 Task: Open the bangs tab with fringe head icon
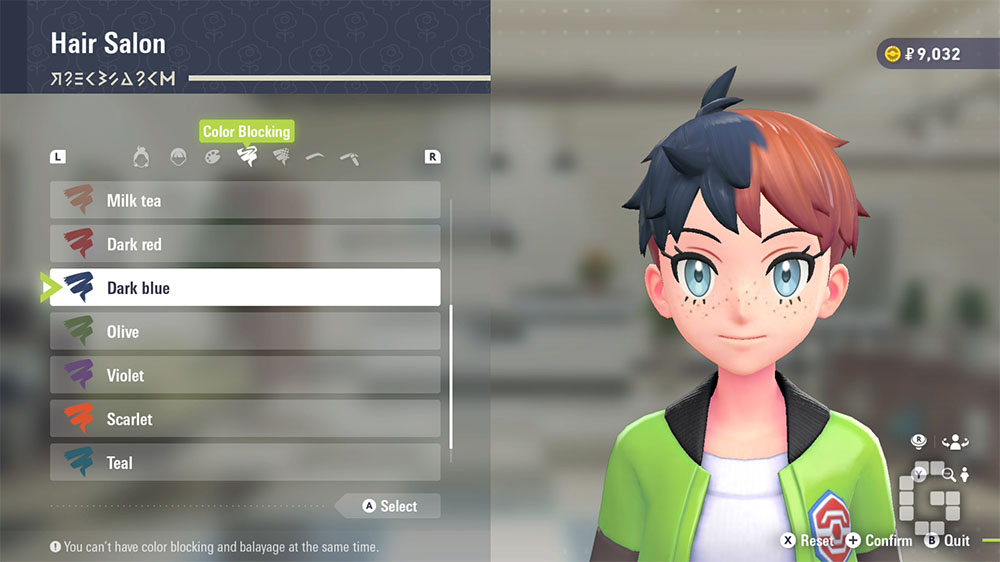[177, 157]
